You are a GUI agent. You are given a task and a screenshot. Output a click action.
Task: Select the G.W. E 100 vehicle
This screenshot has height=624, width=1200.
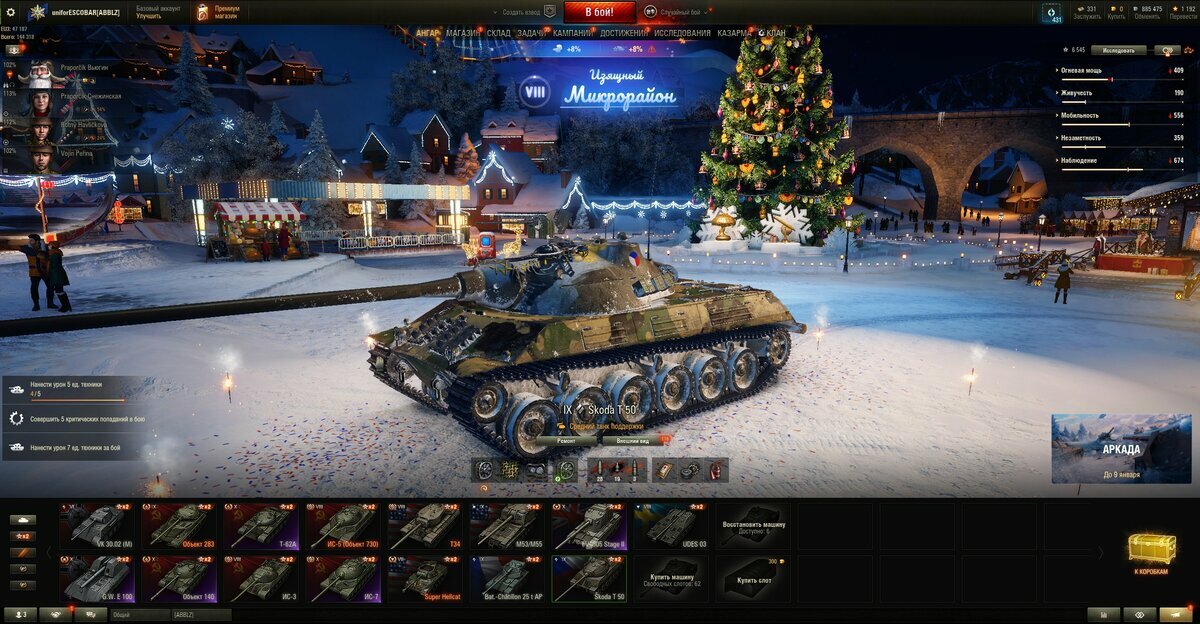[x=96, y=579]
